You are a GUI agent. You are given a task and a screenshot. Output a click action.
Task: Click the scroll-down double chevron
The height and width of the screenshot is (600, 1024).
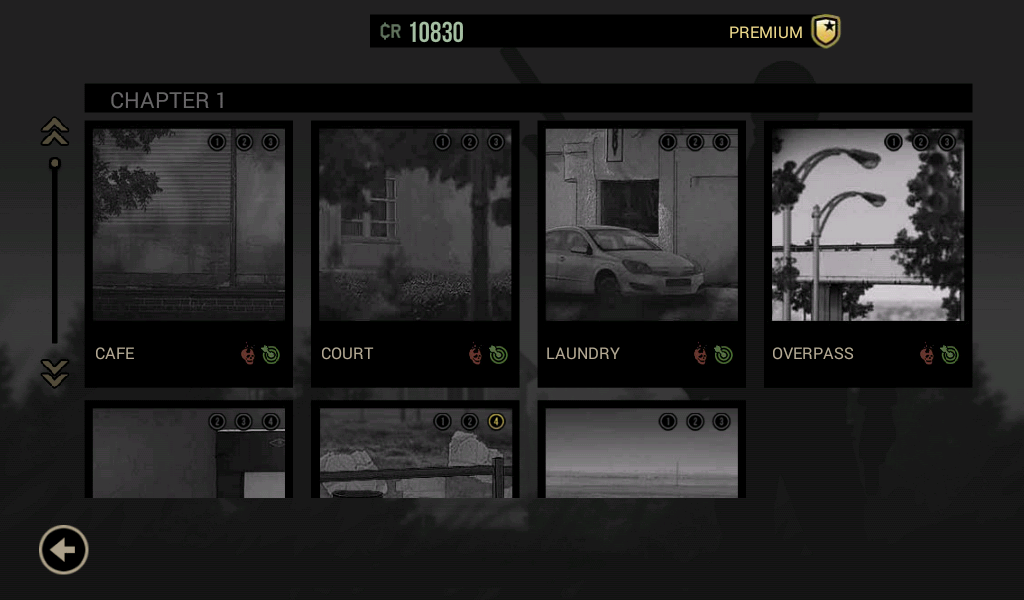click(54, 373)
